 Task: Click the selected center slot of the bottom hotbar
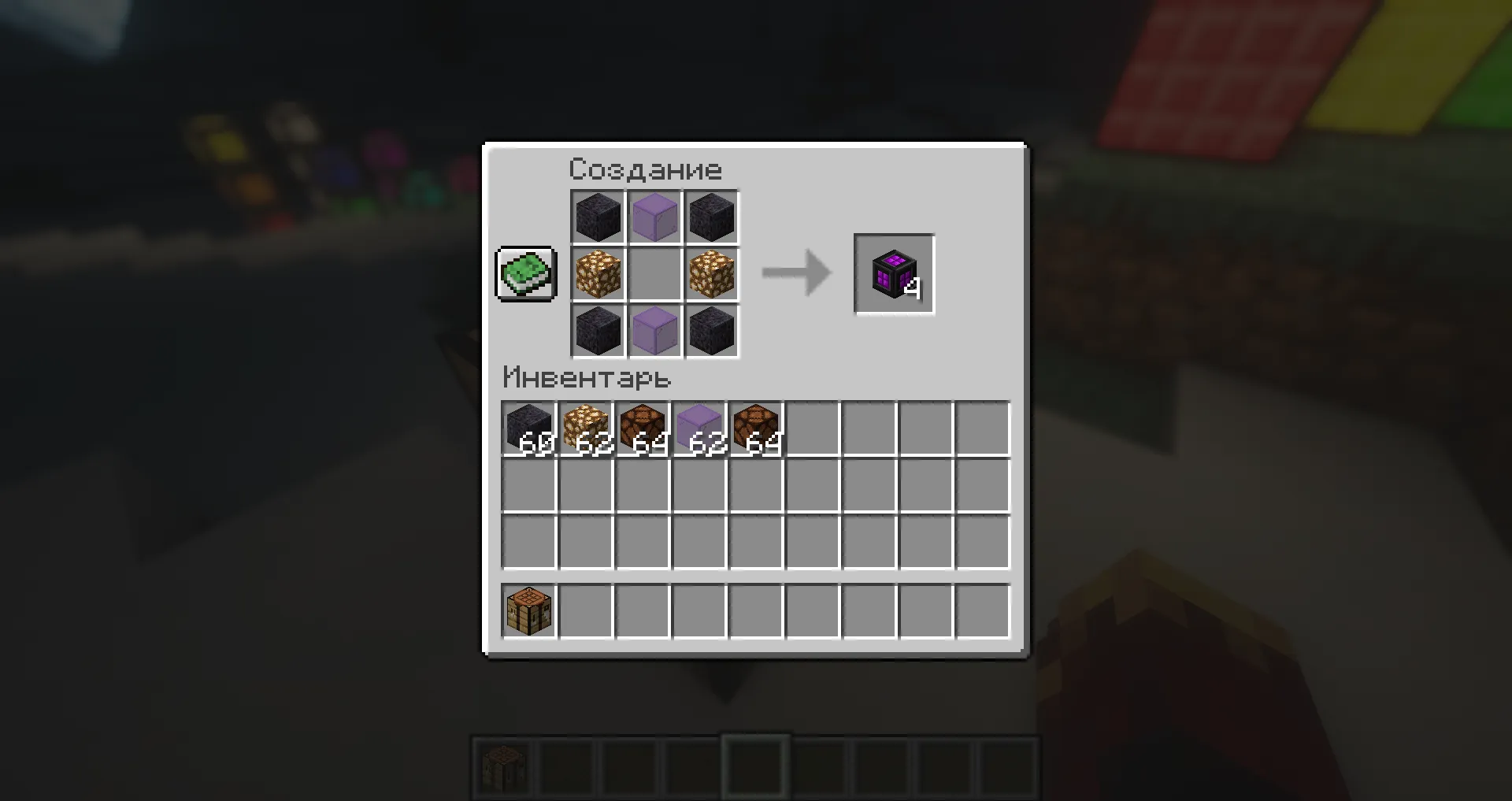click(x=754, y=769)
